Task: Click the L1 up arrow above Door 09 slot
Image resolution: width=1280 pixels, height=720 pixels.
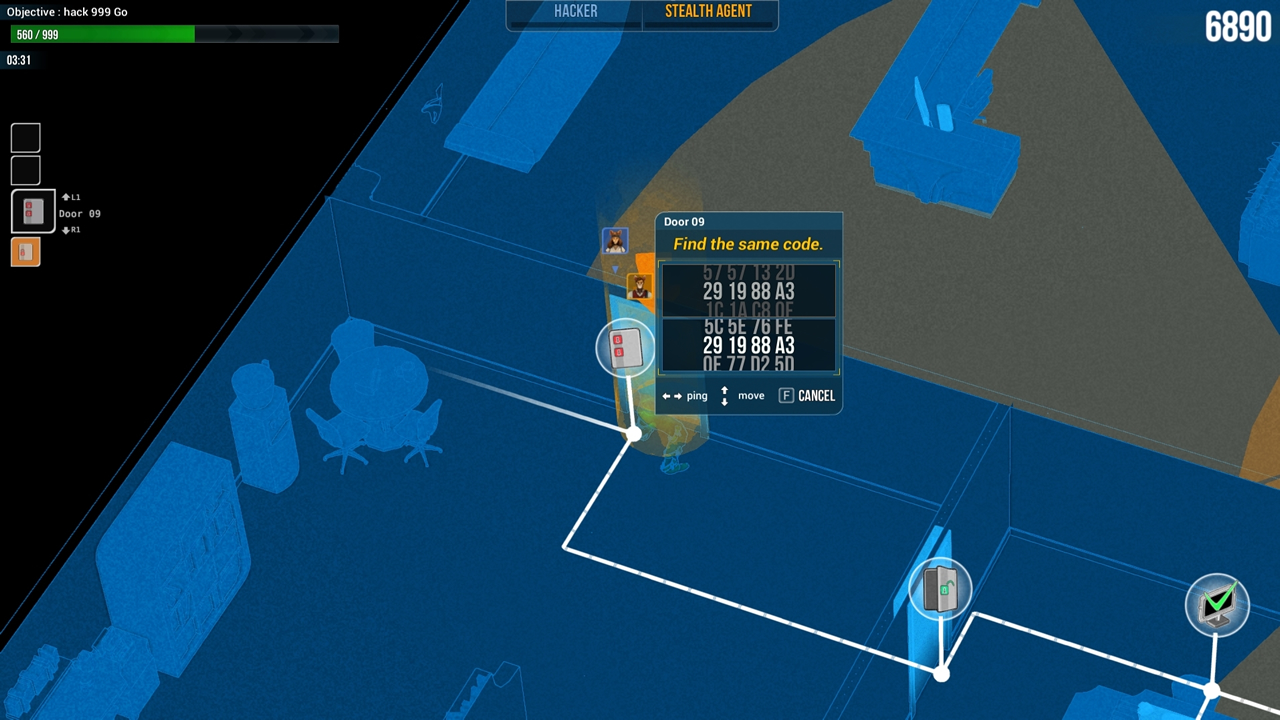Action: [x=70, y=197]
